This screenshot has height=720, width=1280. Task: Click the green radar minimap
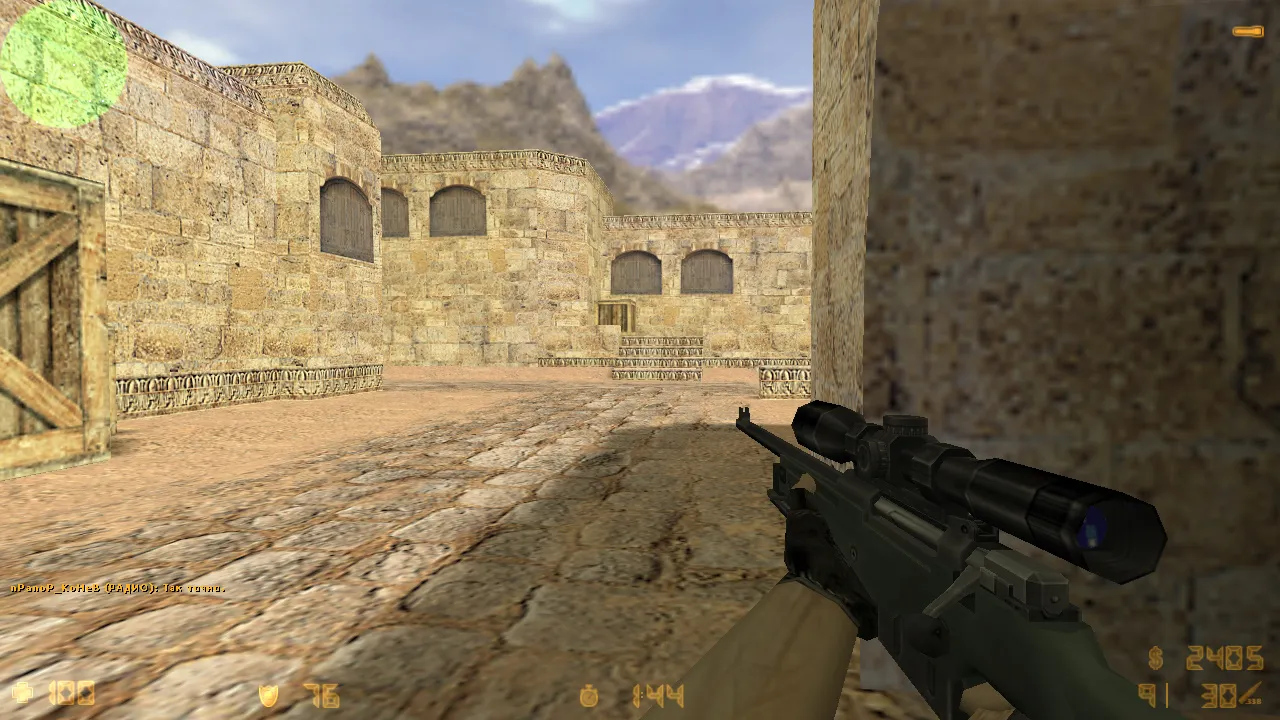(x=63, y=65)
